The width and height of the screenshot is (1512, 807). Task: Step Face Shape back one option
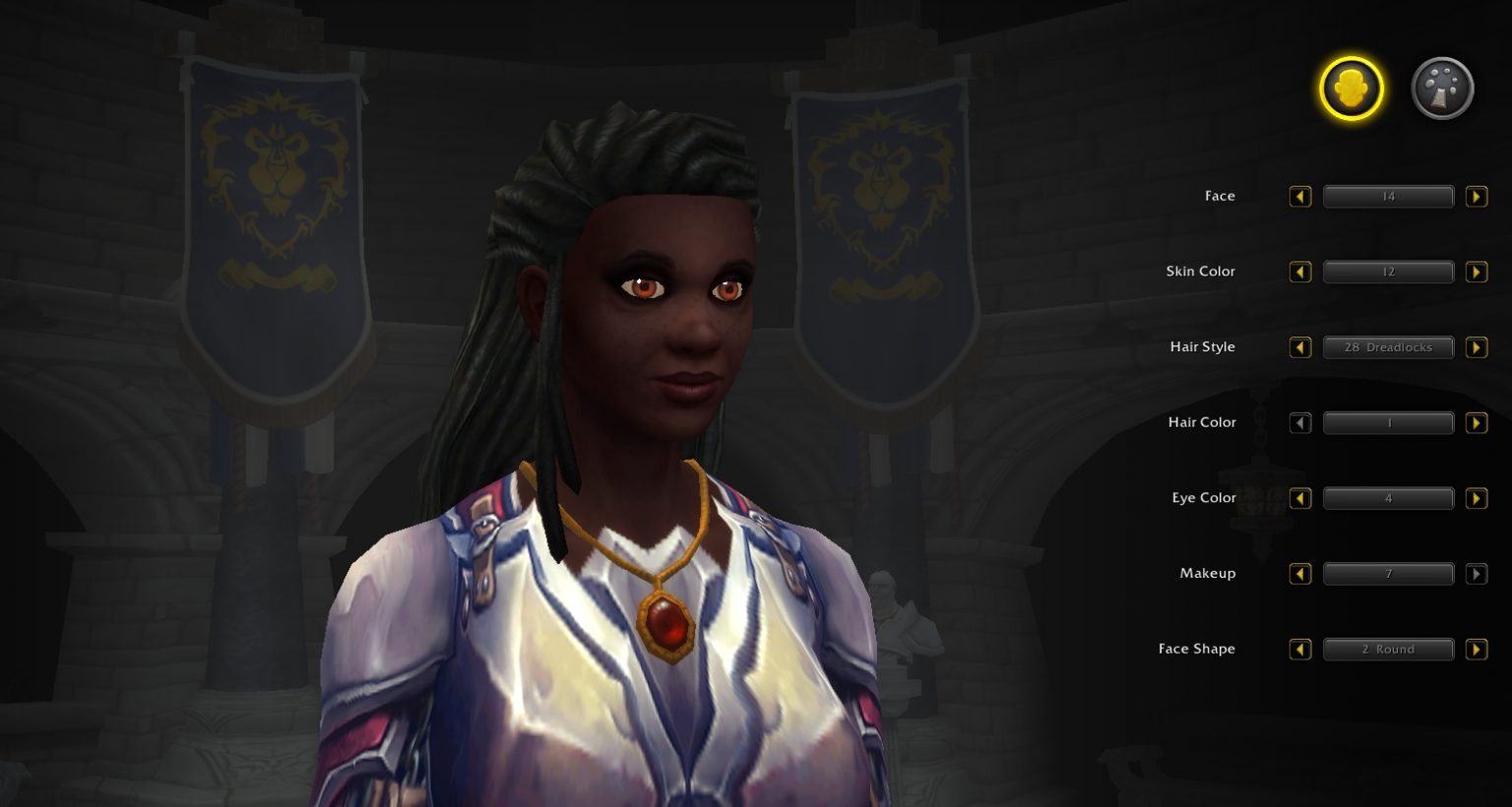1300,649
